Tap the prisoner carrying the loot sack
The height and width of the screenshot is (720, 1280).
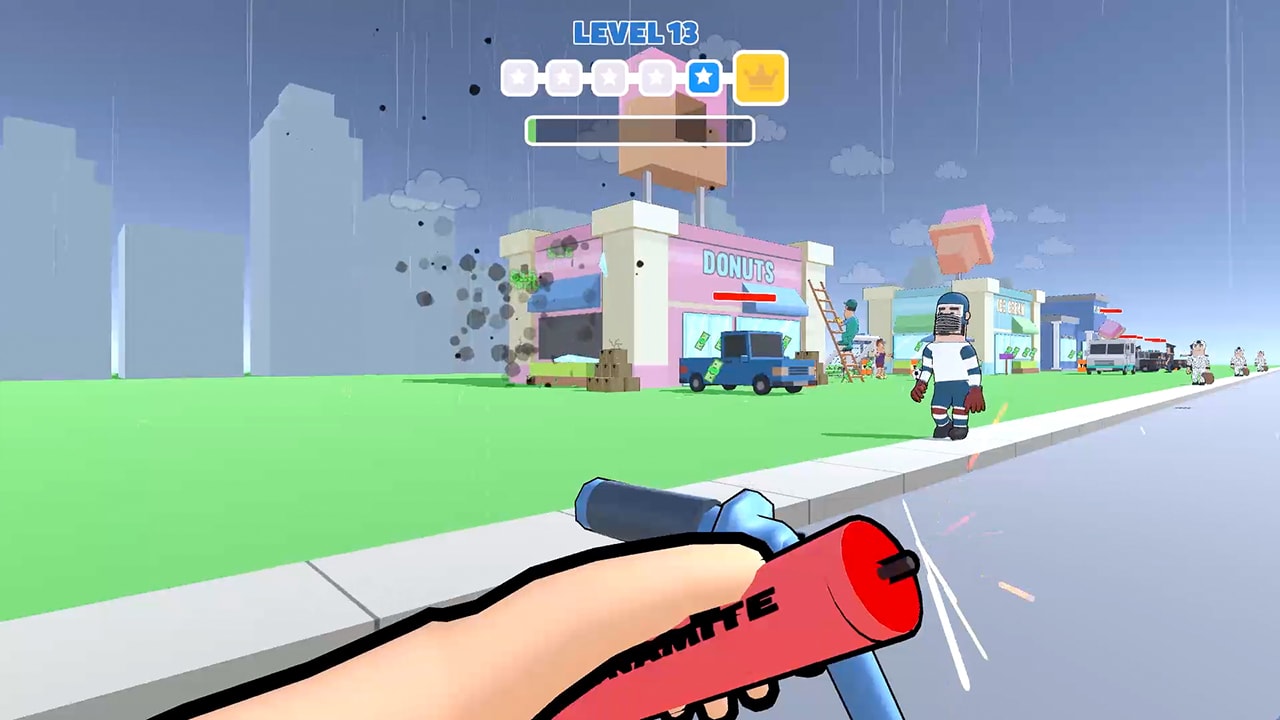click(x=1197, y=362)
